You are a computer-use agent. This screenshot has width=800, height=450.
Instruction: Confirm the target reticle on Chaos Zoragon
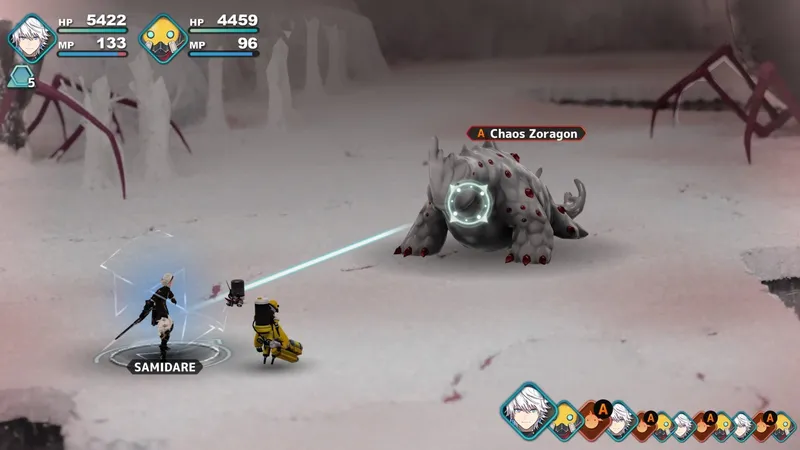[469, 203]
